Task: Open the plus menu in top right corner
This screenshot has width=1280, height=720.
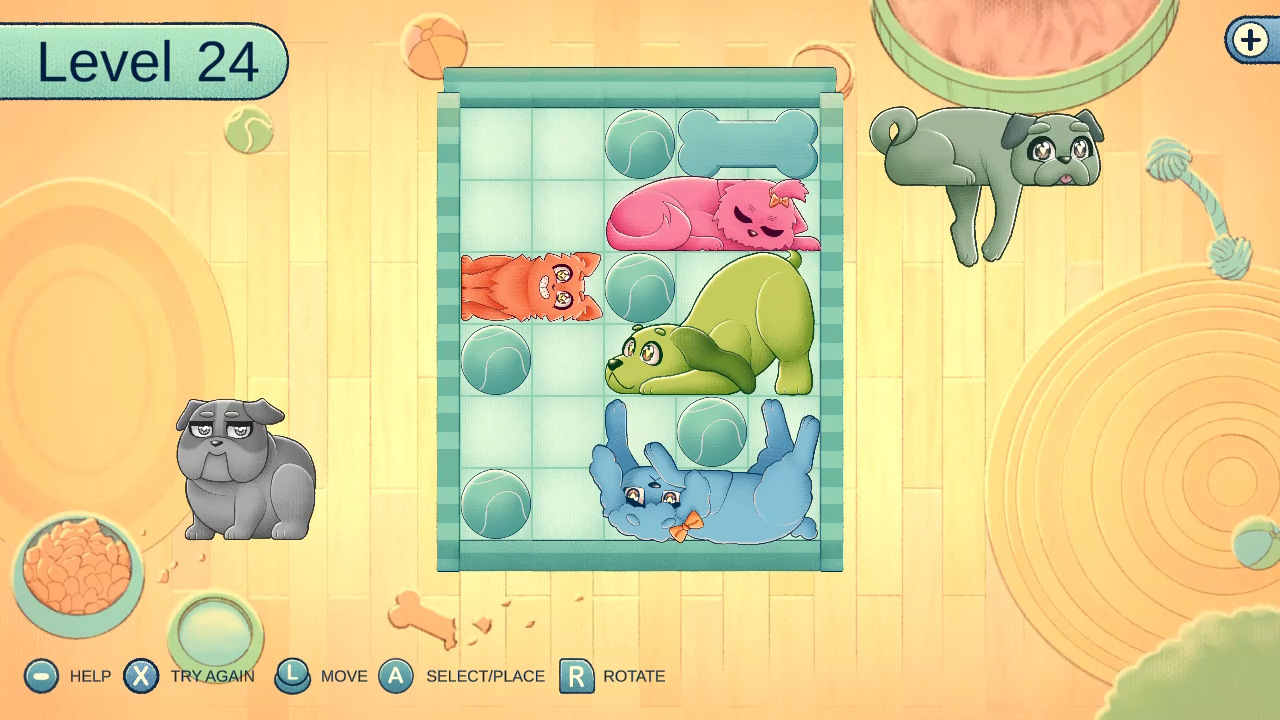Action: (1248, 42)
